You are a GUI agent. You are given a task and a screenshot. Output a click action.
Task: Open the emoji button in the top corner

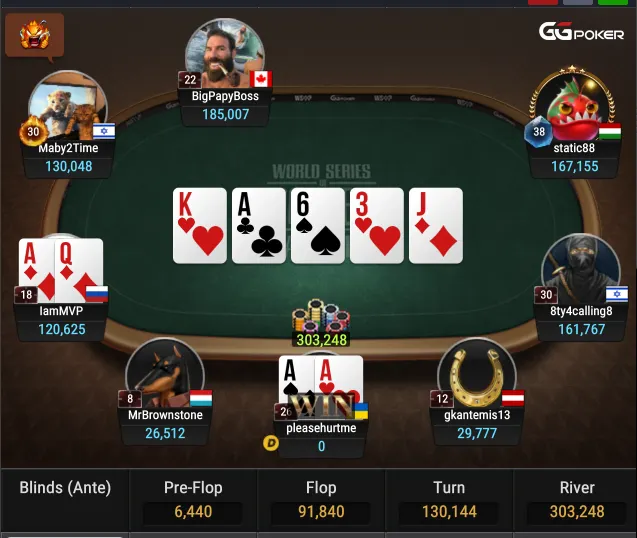point(34,36)
